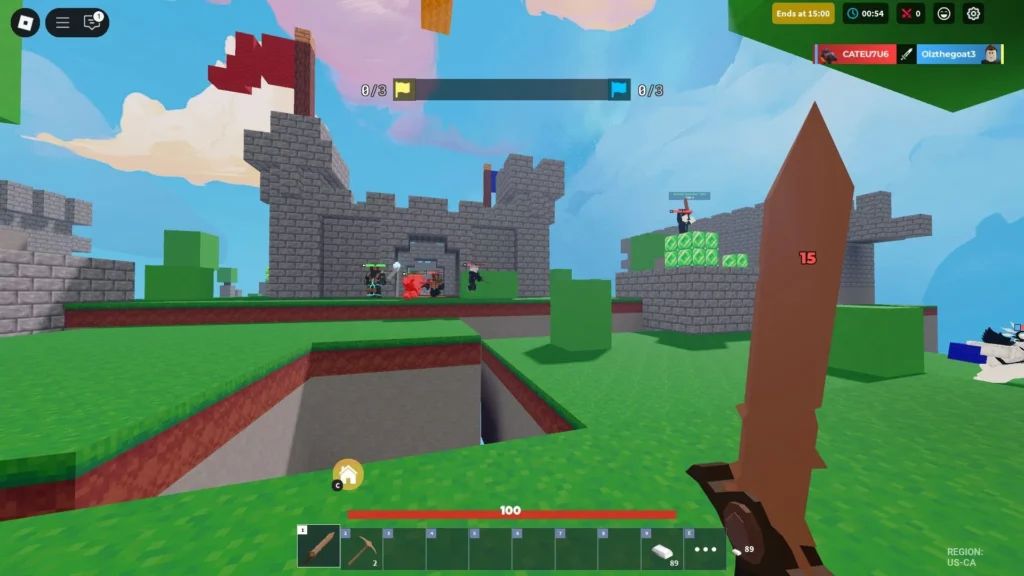This screenshot has height=576, width=1024.
Task: Open the gear settings menu
Action: click(x=973, y=13)
